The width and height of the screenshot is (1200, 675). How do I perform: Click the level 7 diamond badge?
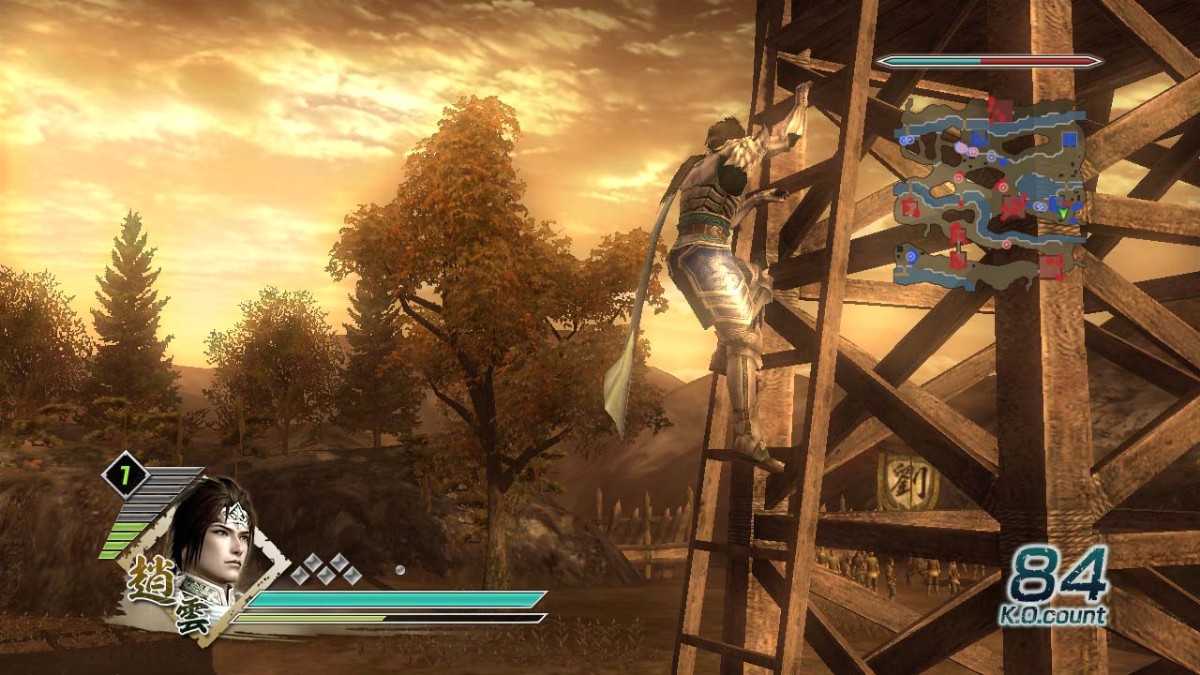click(x=126, y=475)
